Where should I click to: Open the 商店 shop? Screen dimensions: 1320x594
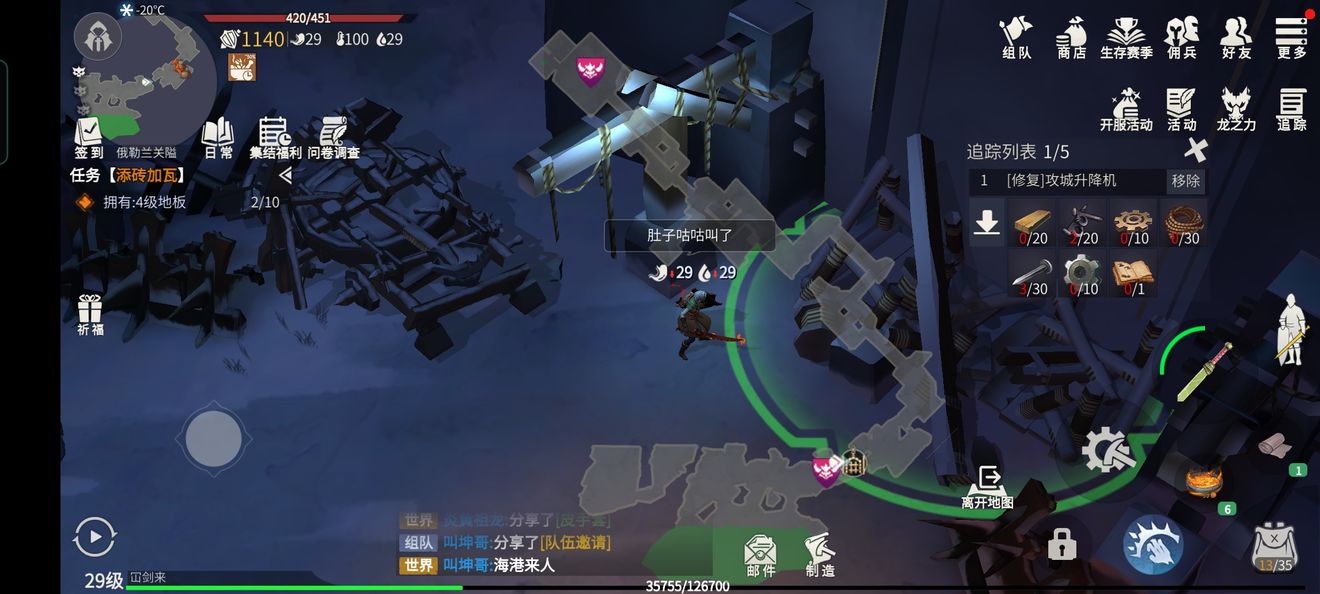[1071, 36]
